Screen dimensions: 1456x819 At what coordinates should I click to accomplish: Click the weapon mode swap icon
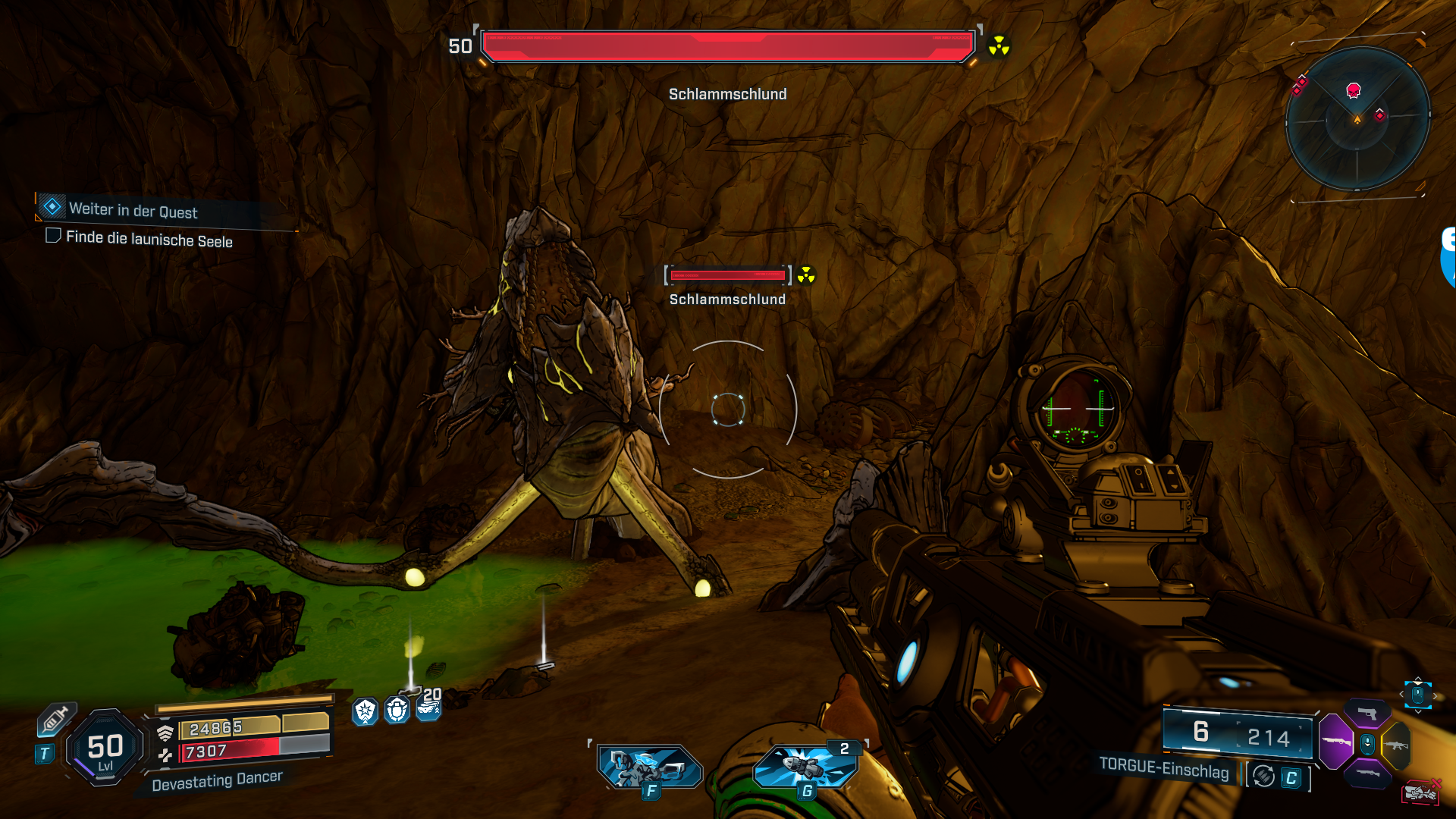pos(1263,777)
